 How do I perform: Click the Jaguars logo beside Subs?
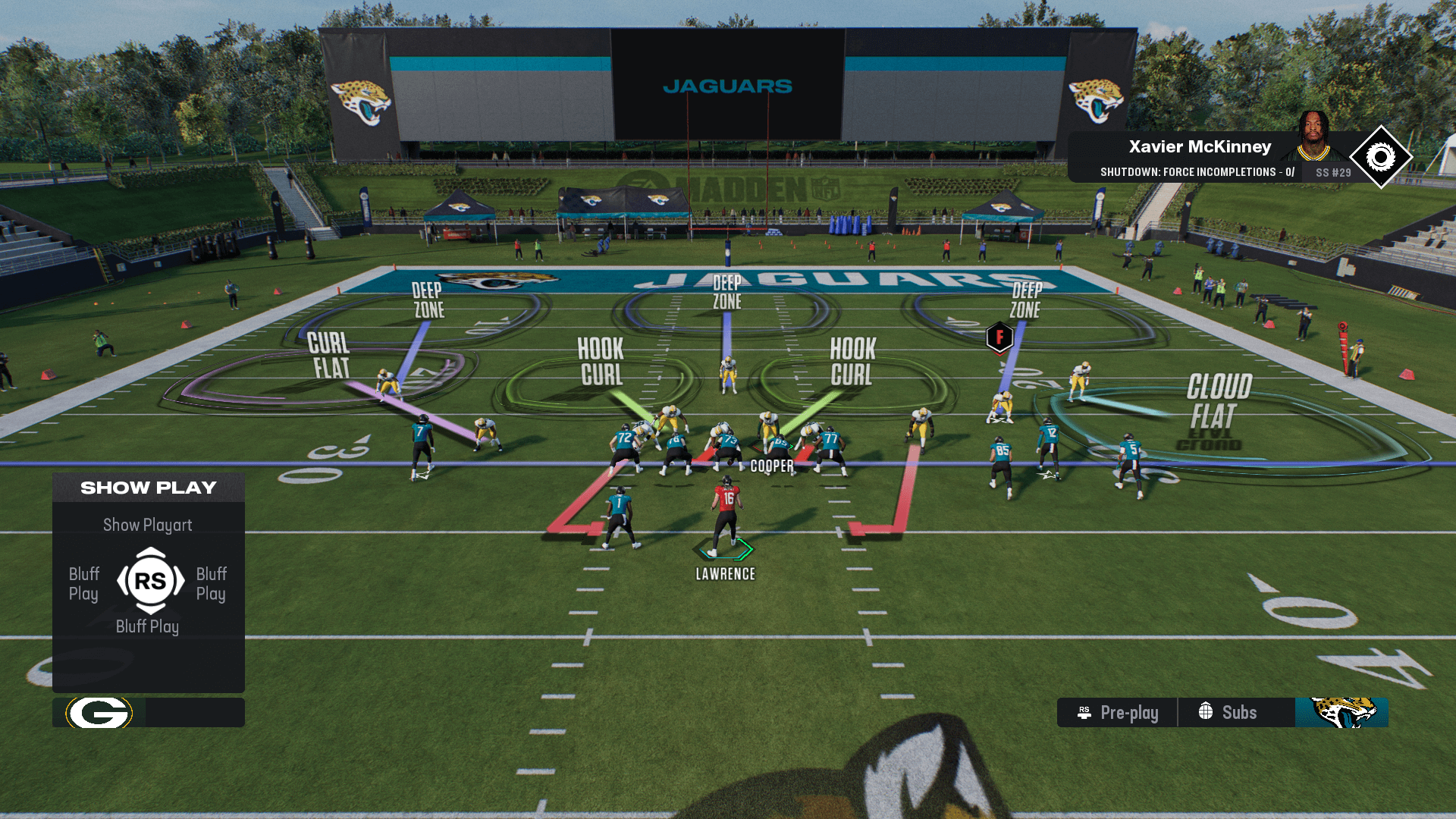pos(1341,713)
